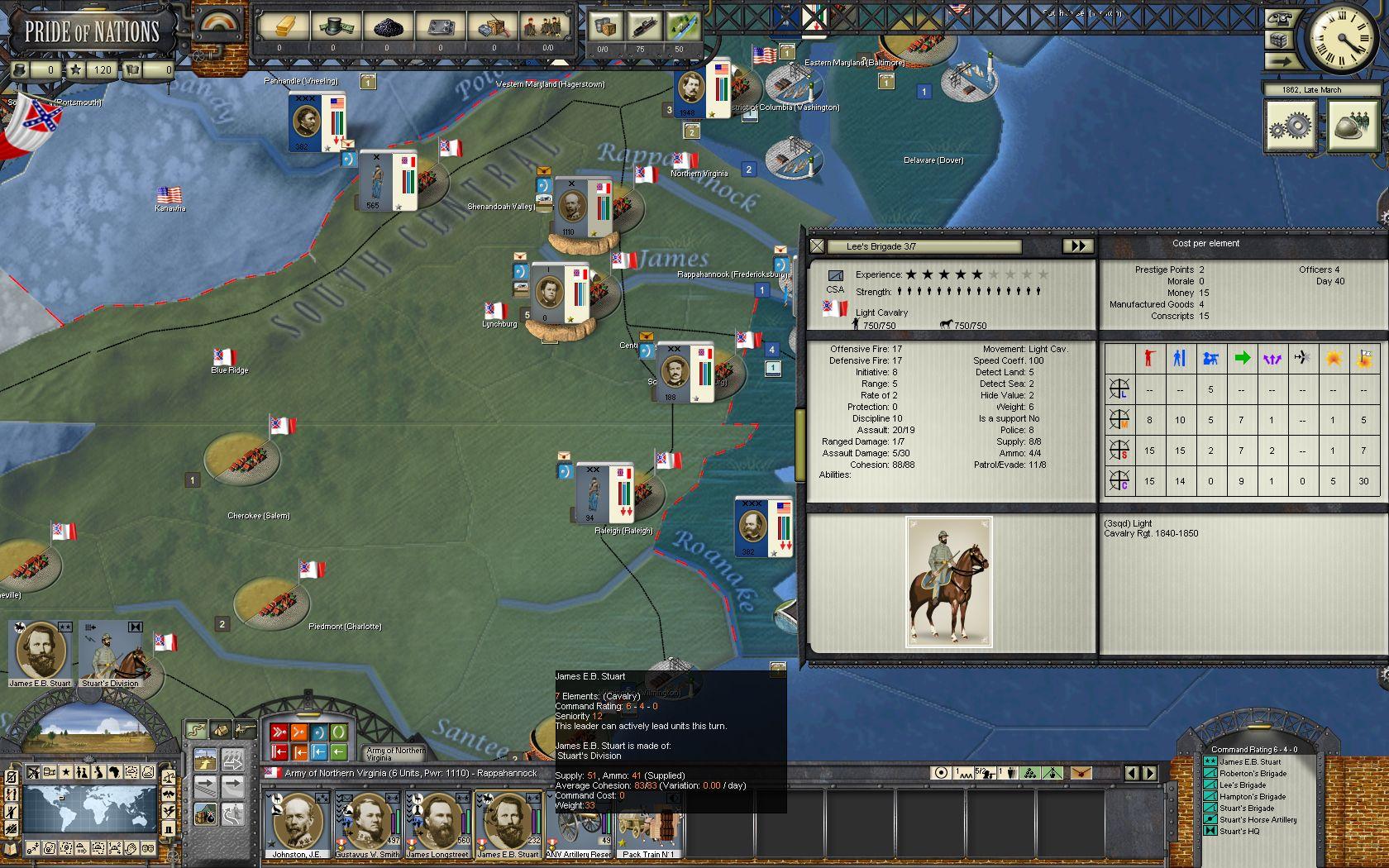Select the green circle stance button
The image size is (1389, 868).
tap(337, 732)
